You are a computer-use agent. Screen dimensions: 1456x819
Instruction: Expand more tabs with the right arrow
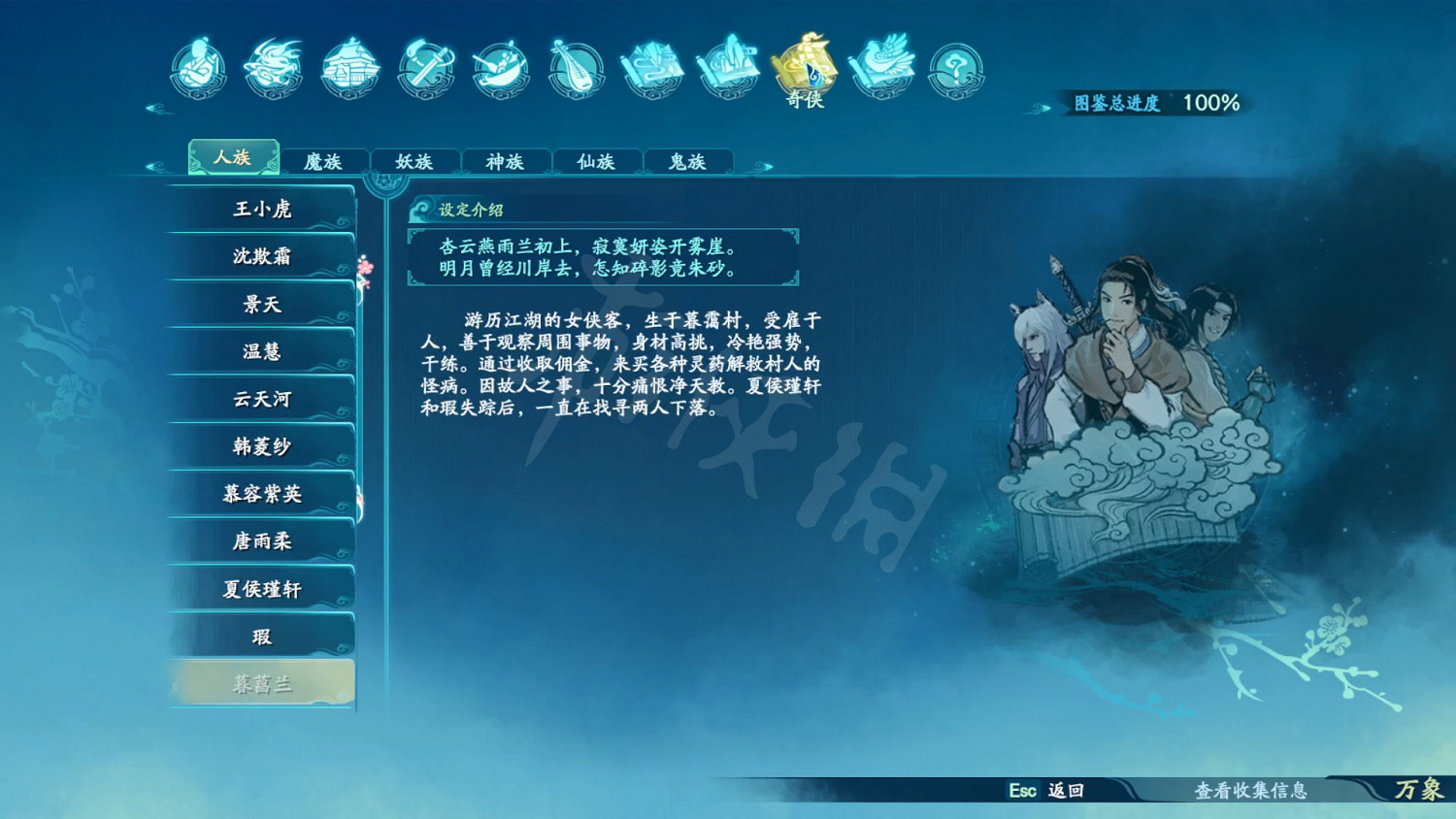coord(763,165)
